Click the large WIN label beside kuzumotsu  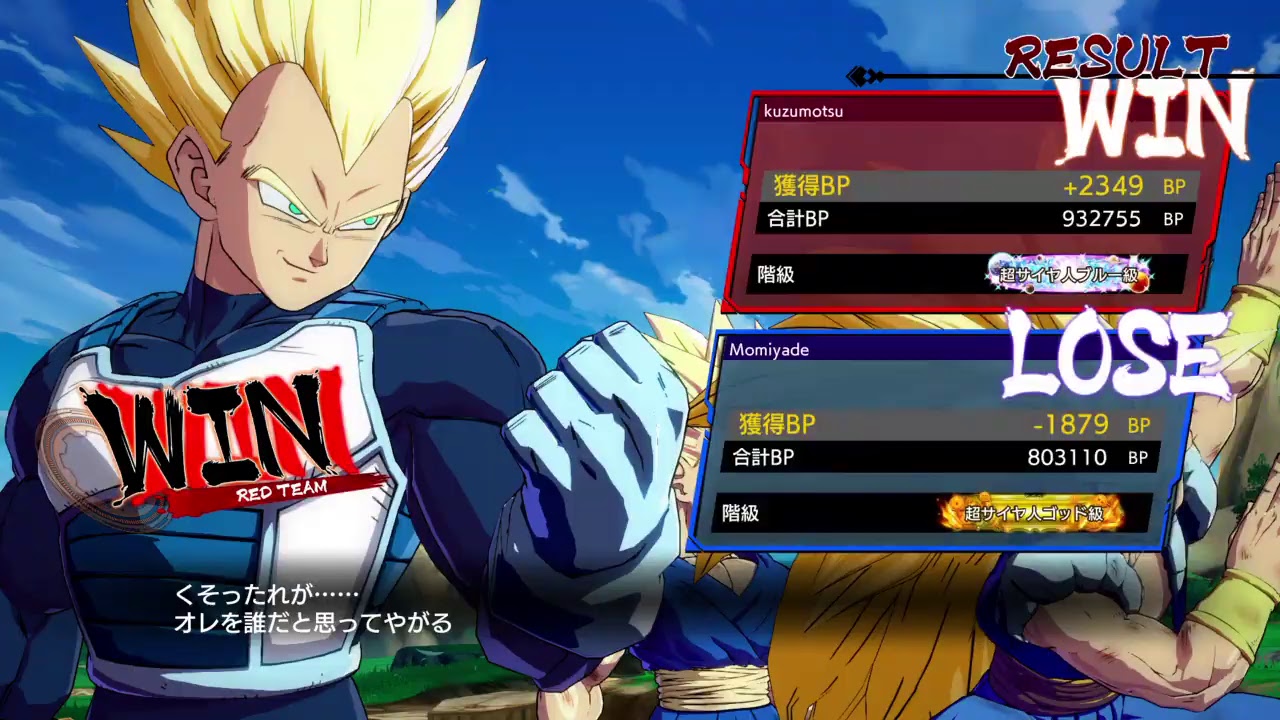(x=1150, y=117)
